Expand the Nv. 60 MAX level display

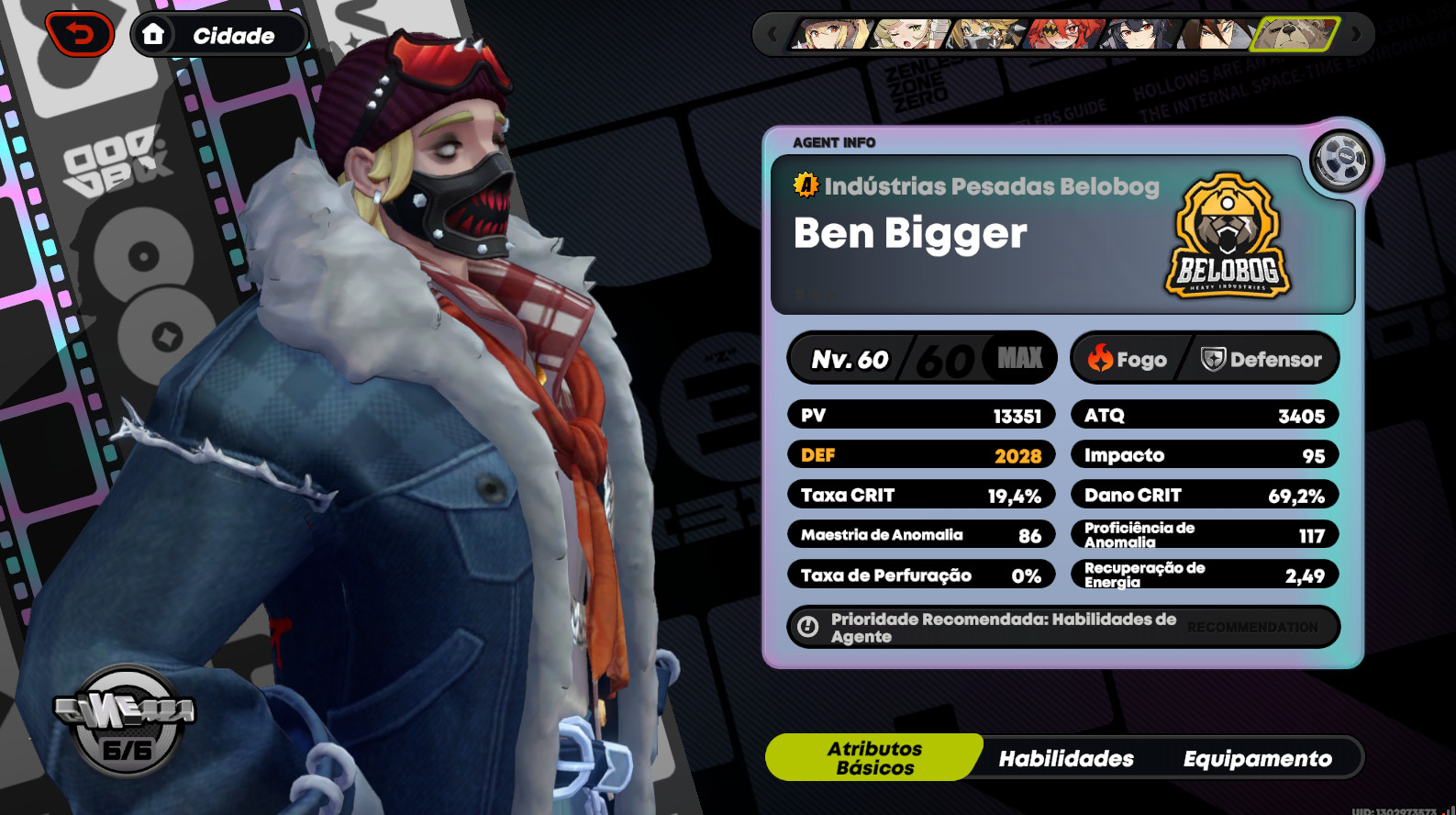pyautogui.click(x=921, y=357)
